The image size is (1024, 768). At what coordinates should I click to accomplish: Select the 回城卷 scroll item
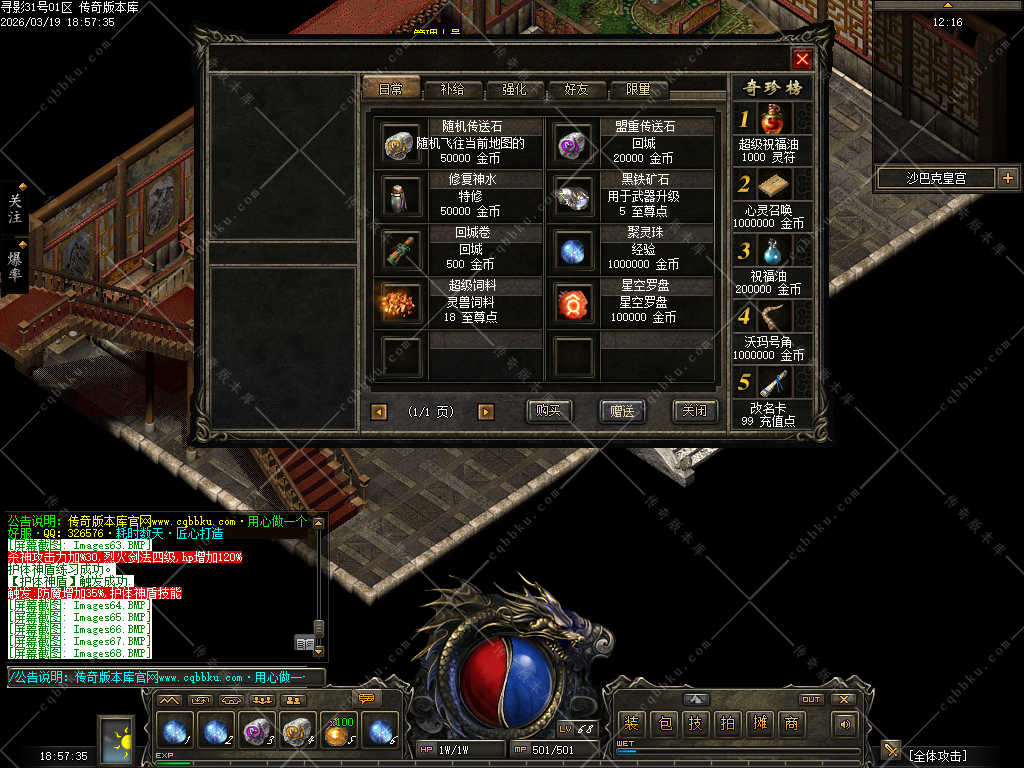pos(401,249)
